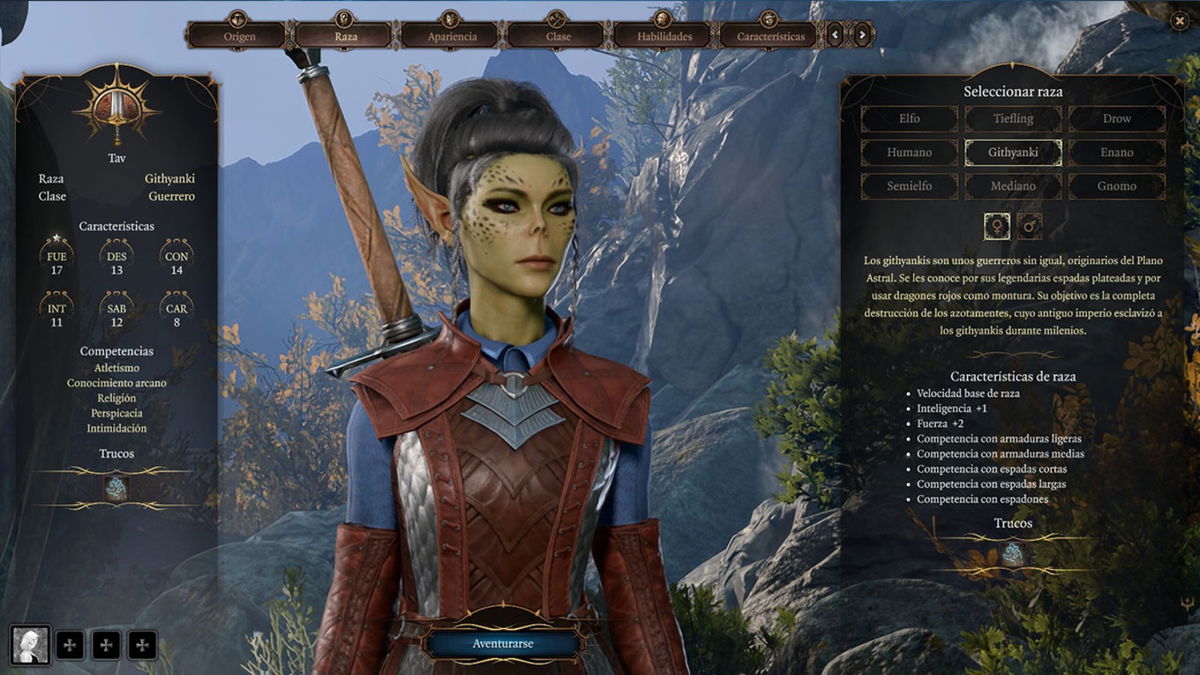Screen dimensions: 1200x675
Task: Pick the Tiefling race
Action: tap(1013, 119)
